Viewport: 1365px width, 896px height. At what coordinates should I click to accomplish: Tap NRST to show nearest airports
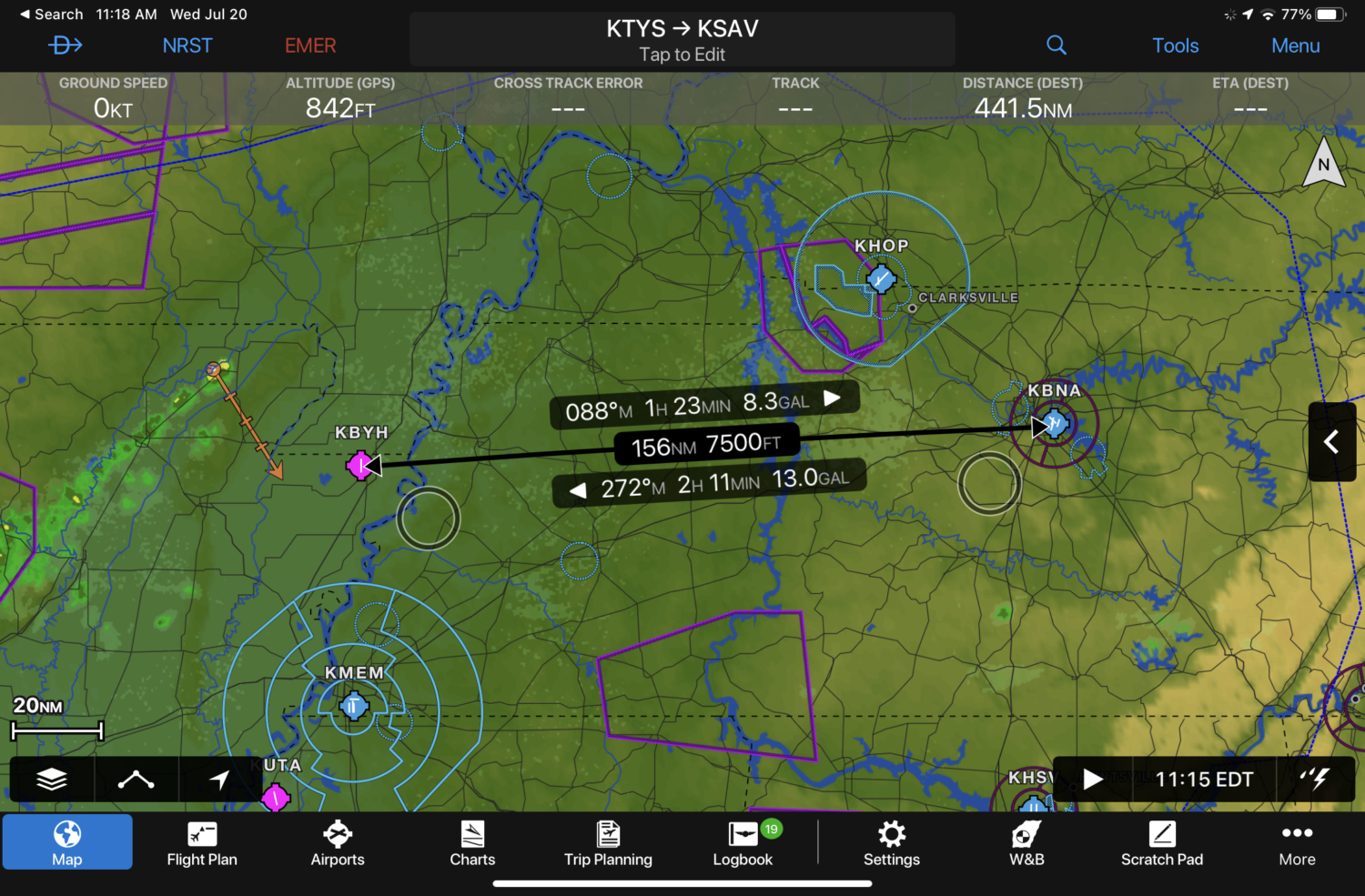click(187, 45)
